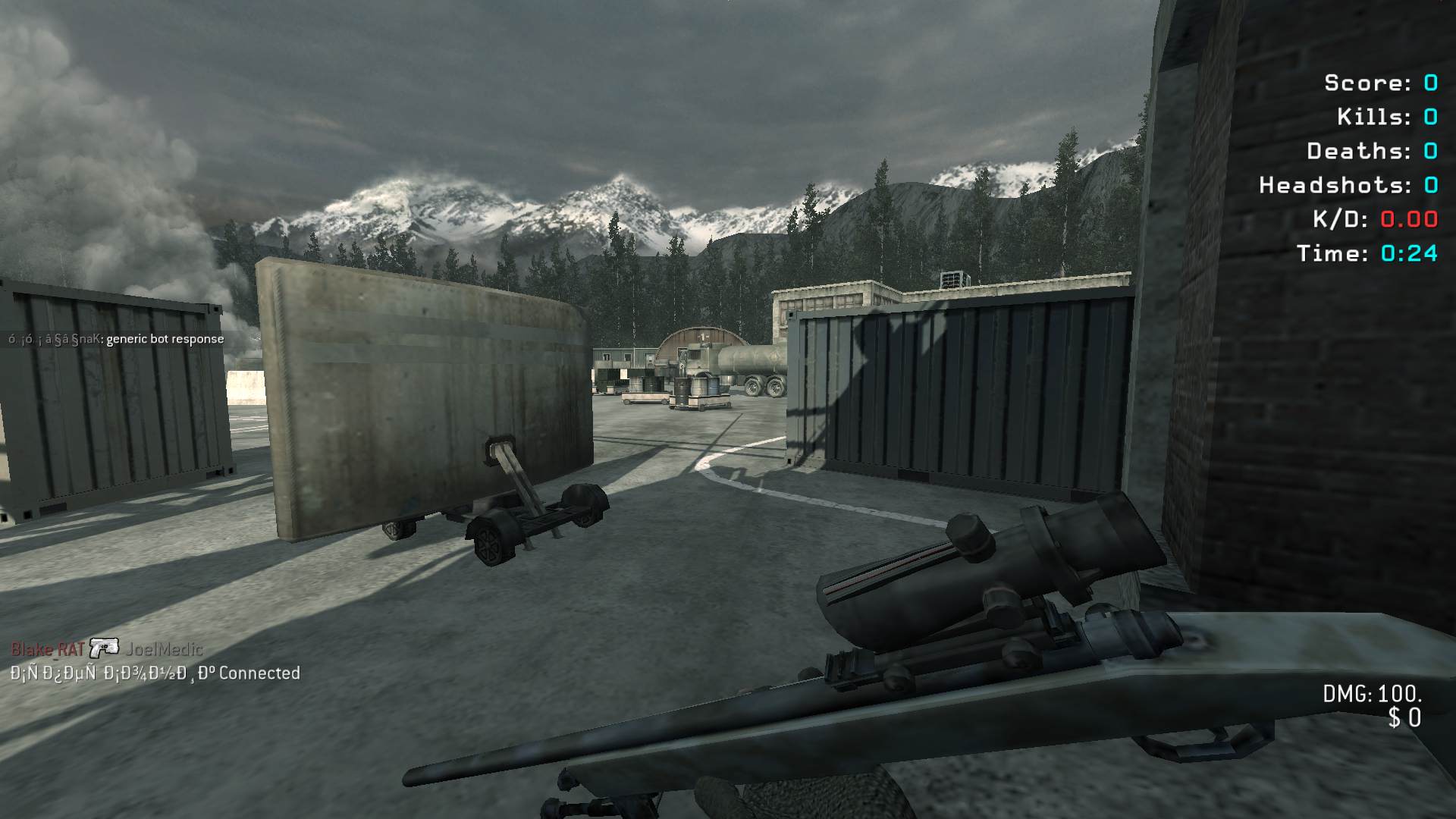Click the player name JoelMedic in kill feed
This screenshot has height=819, width=1456.
coord(164,649)
